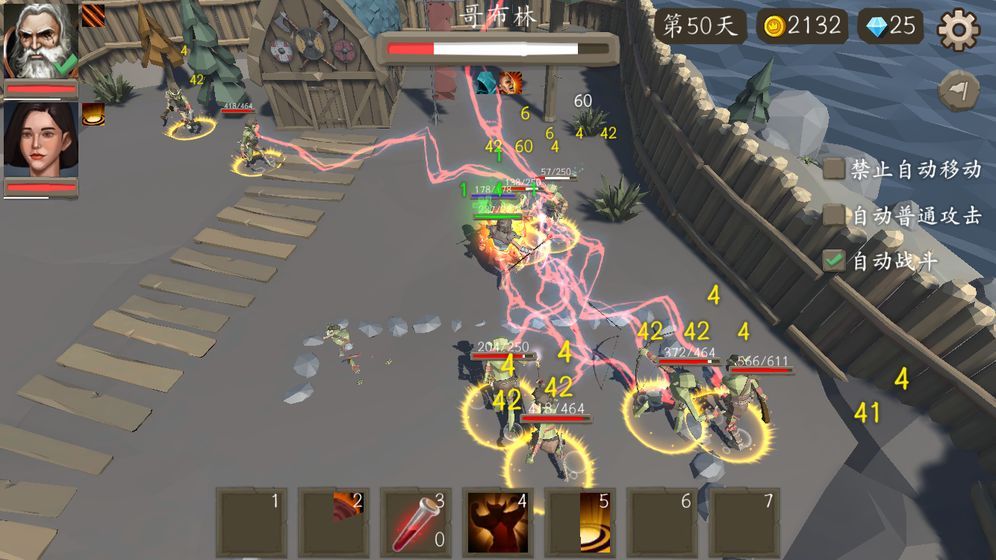Uncheck the 自动战斗 option

(x=834, y=261)
